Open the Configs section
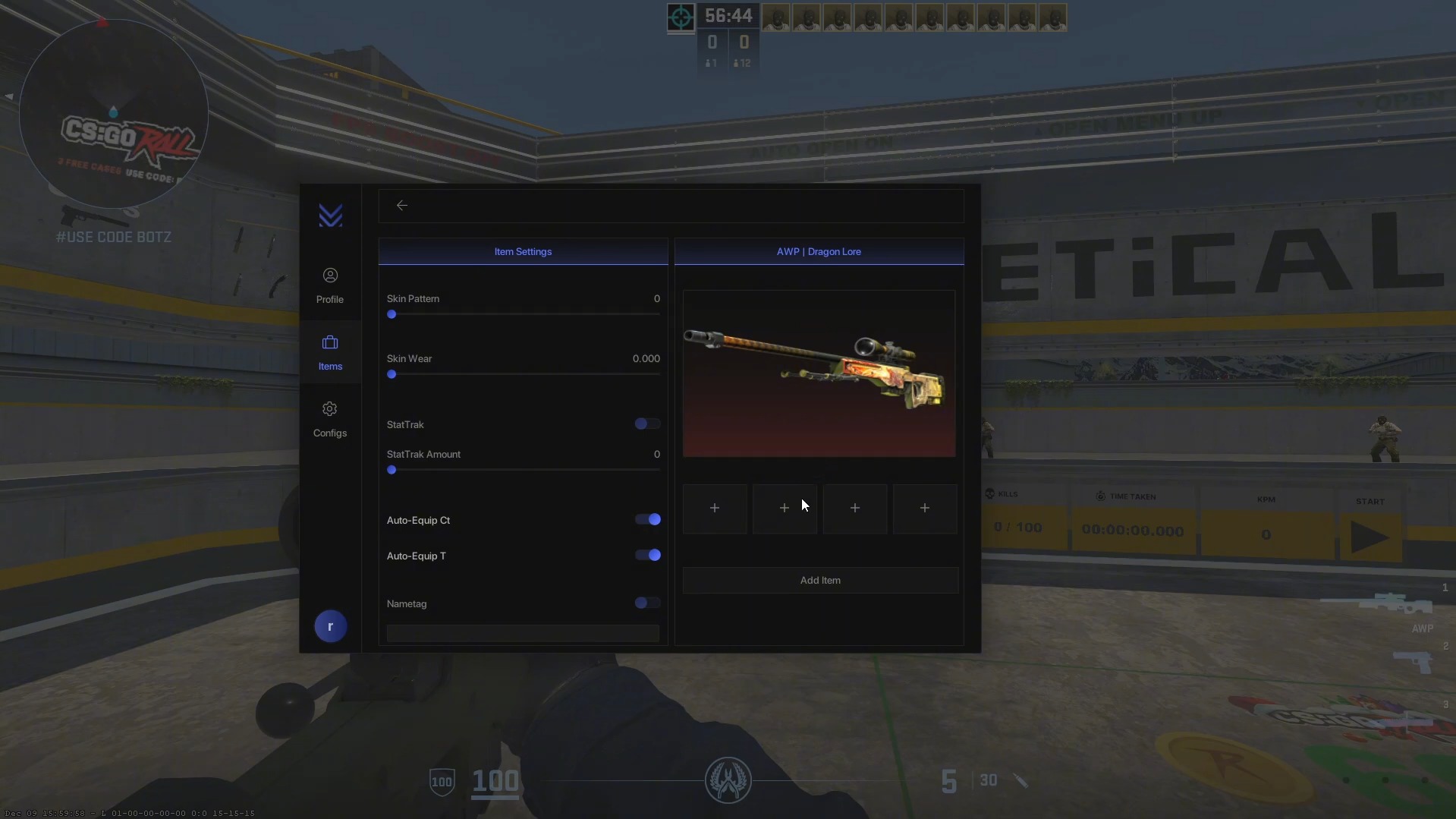This screenshot has width=1456, height=819. pos(330,418)
